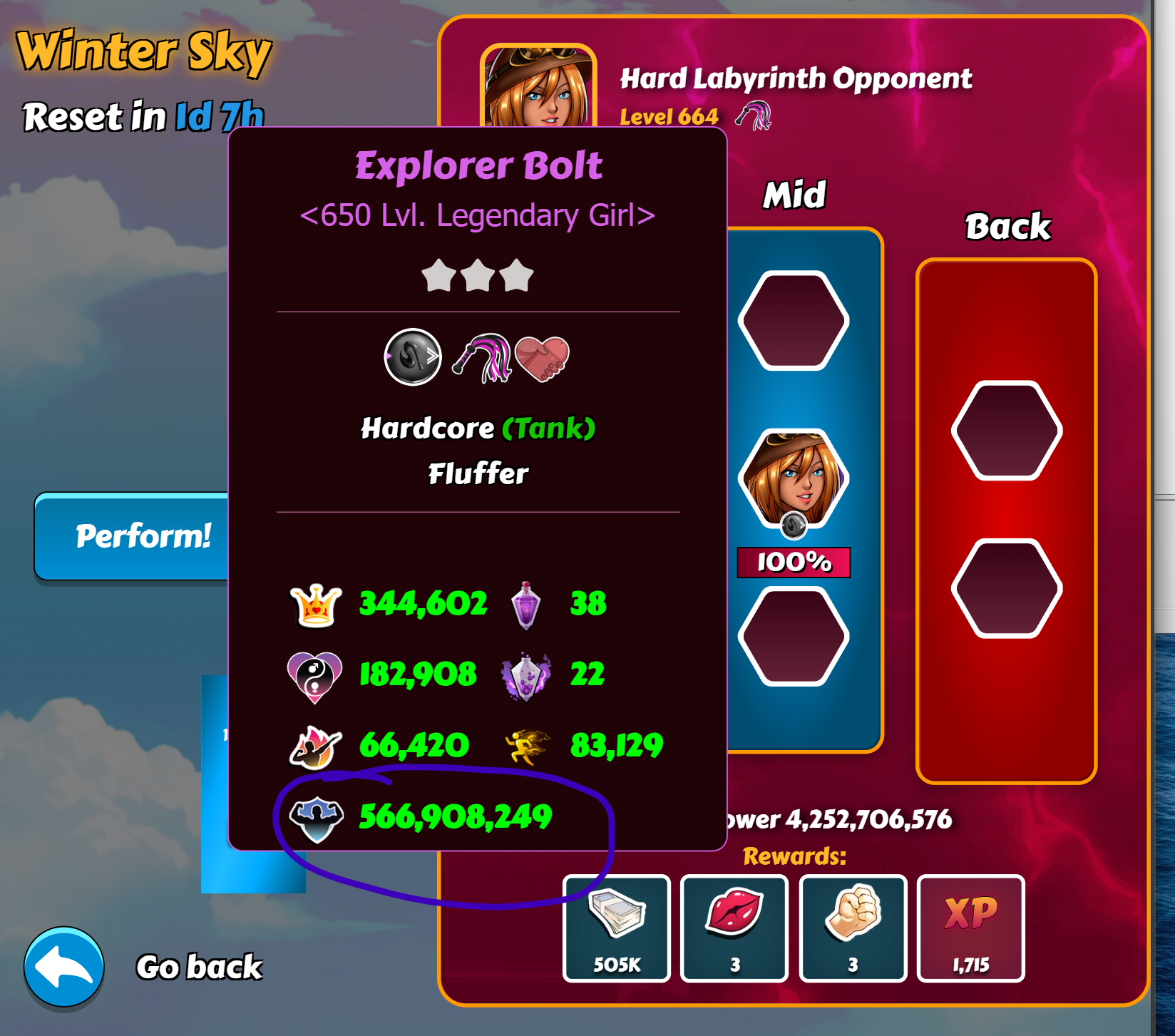Click the whip class icon in tooltip

[x=484, y=357]
